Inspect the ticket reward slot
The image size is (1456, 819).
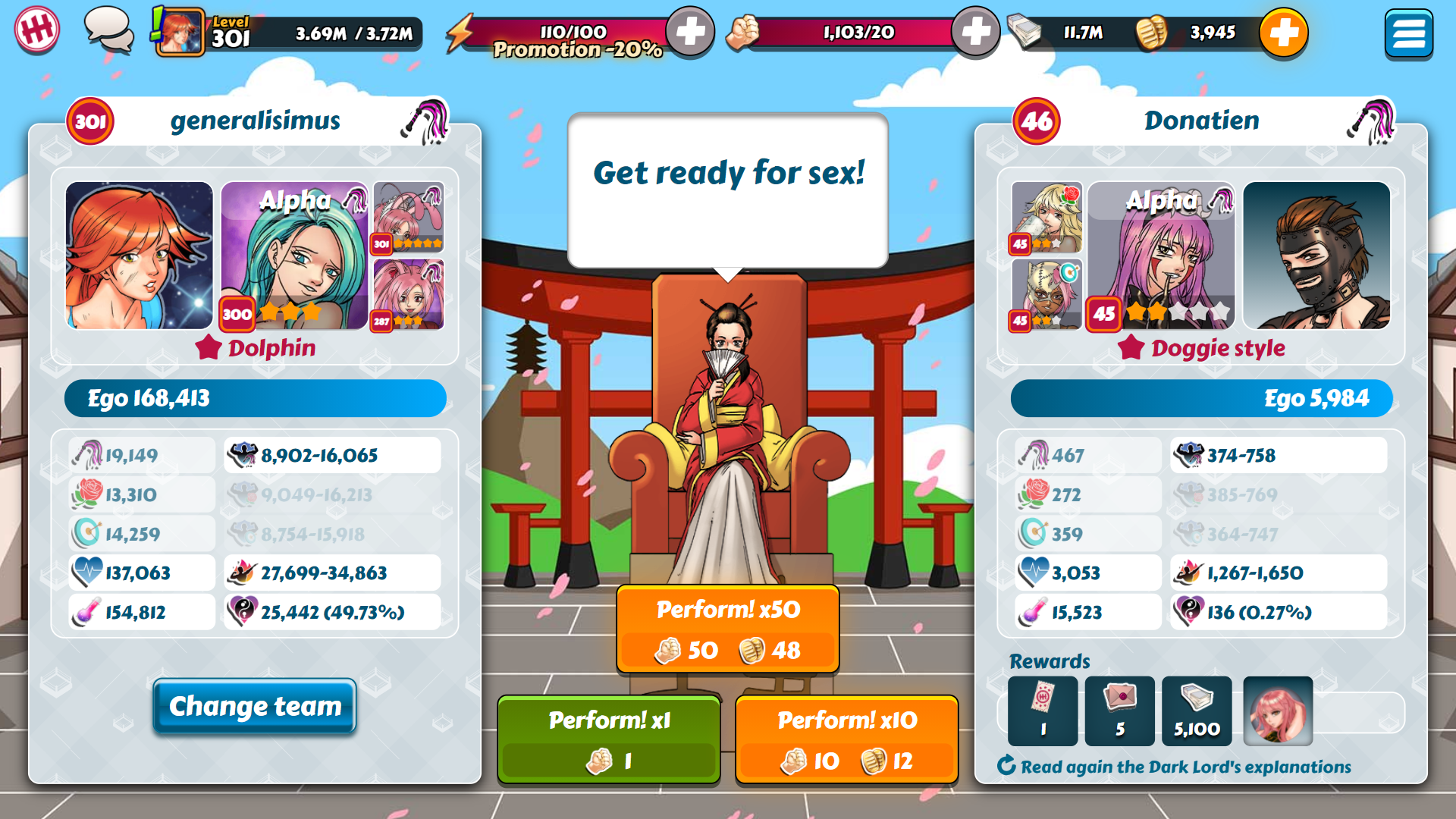[x=1043, y=711]
